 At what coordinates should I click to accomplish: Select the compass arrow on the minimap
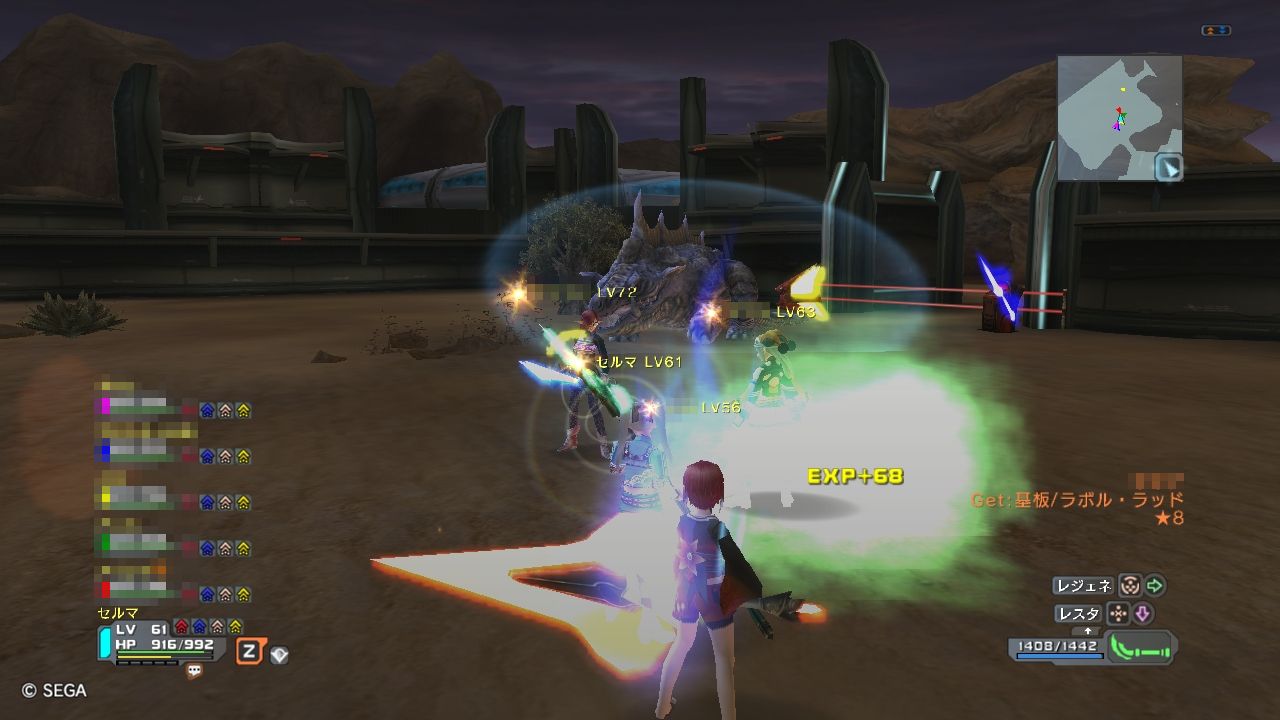click(x=1168, y=167)
